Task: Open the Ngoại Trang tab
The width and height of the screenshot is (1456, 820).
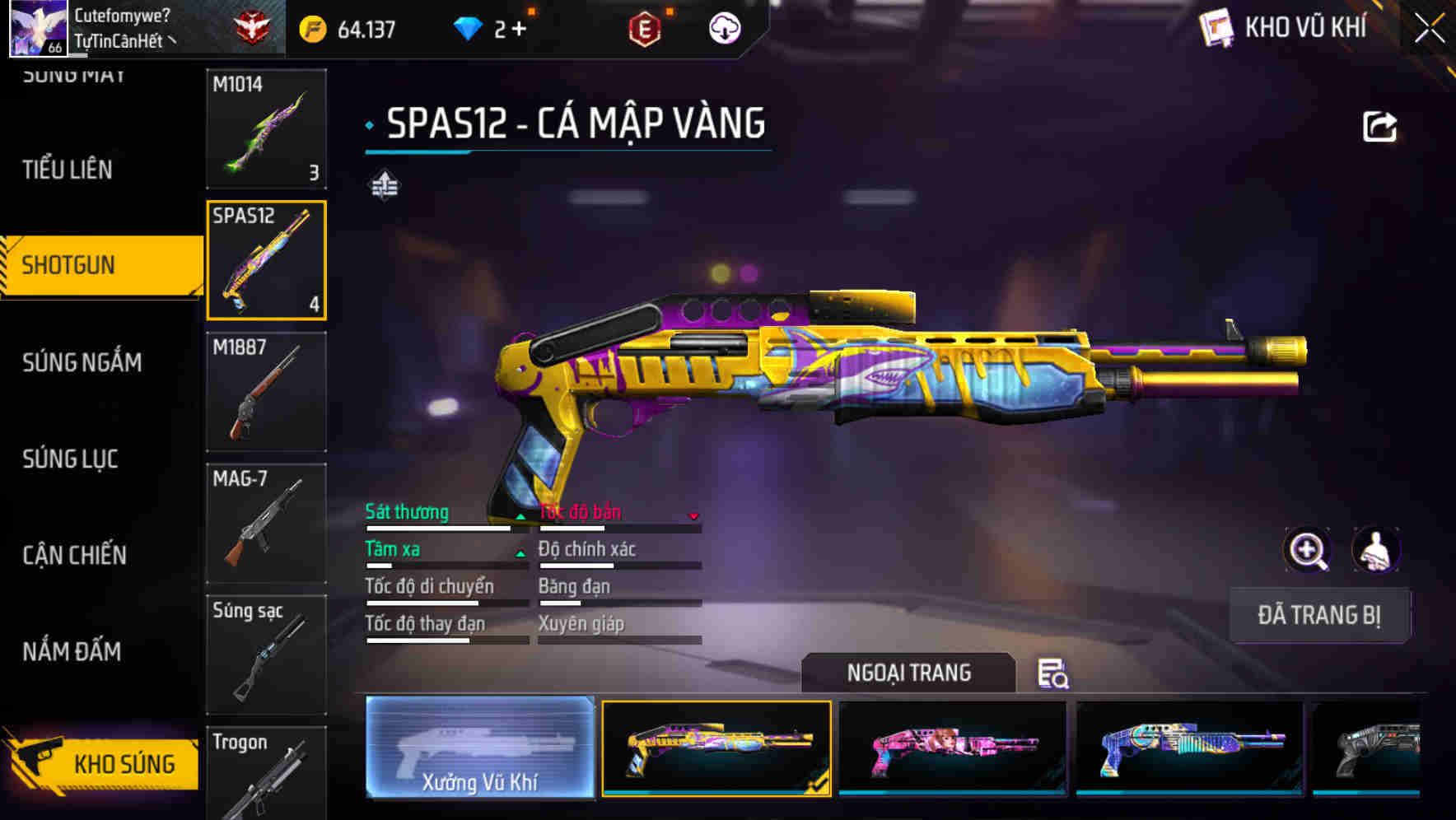Action: click(908, 673)
